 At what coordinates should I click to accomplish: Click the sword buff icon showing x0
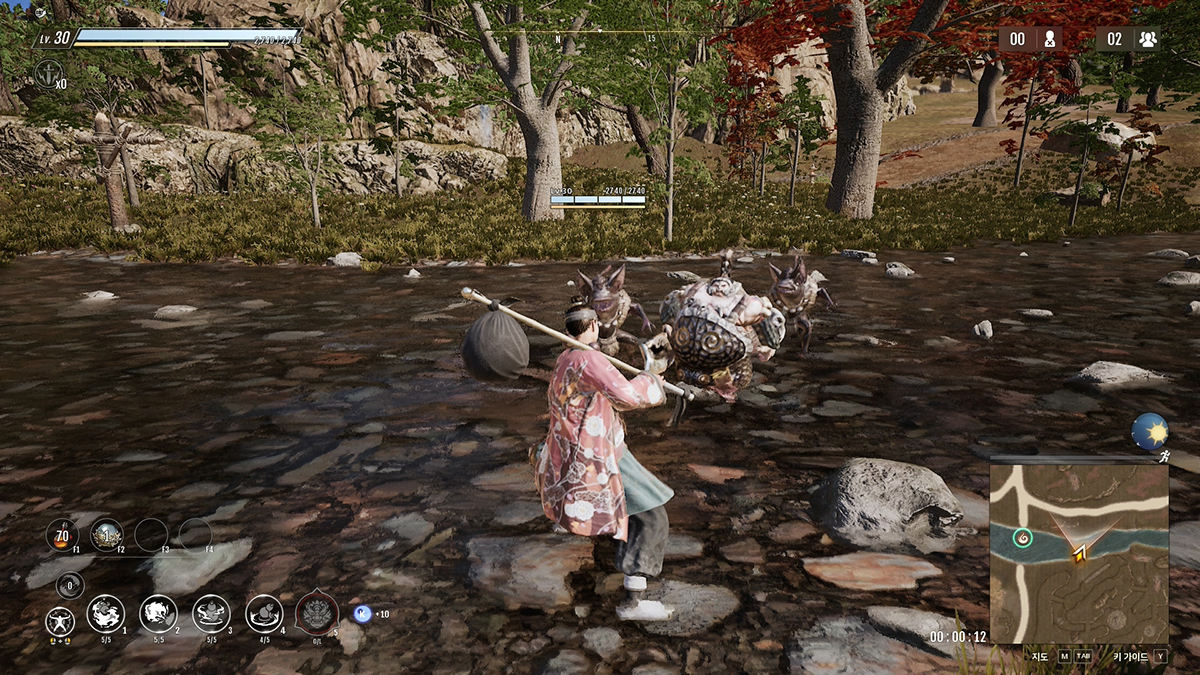(x=48, y=73)
